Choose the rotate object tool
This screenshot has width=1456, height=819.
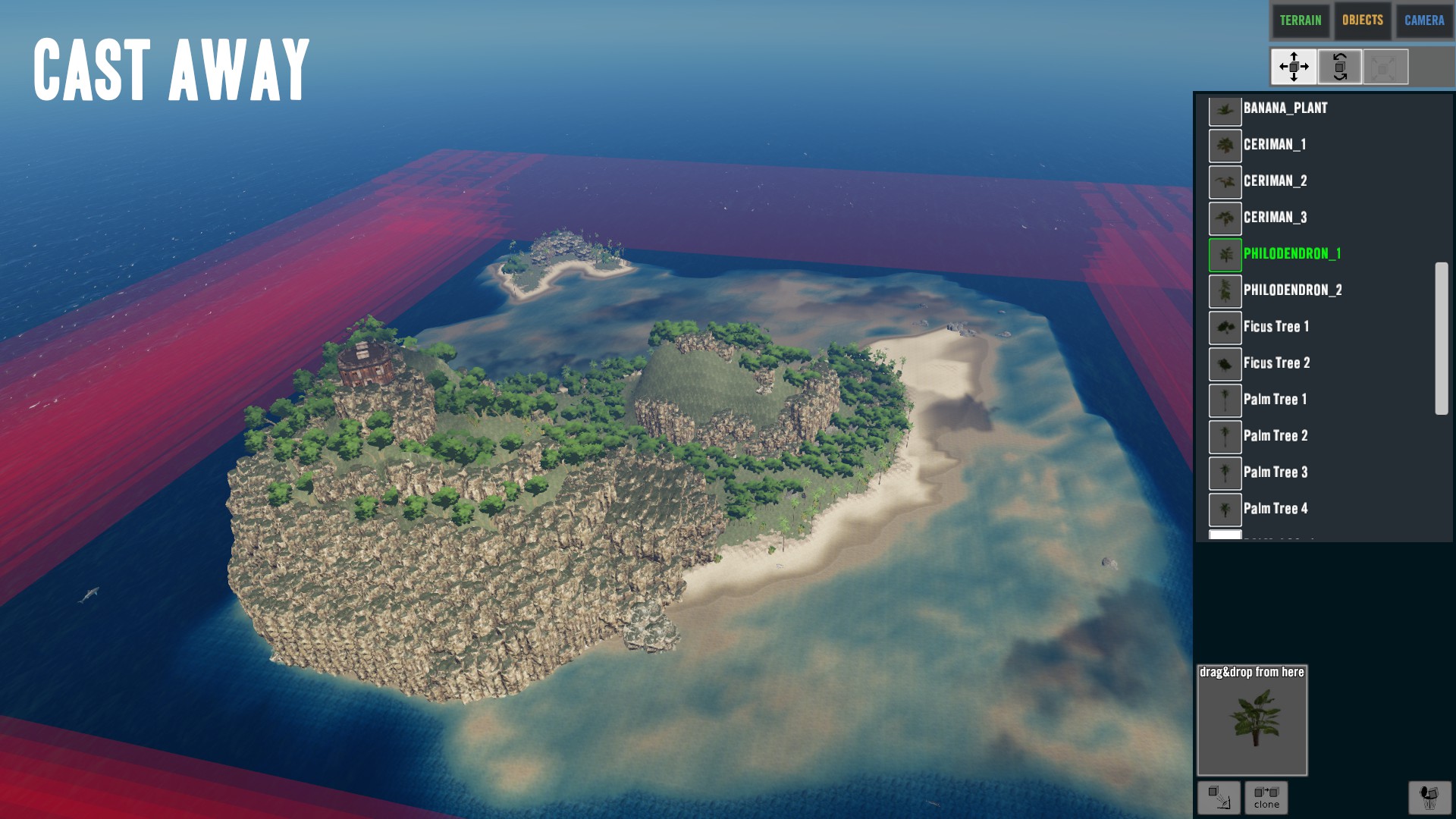(x=1340, y=67)
